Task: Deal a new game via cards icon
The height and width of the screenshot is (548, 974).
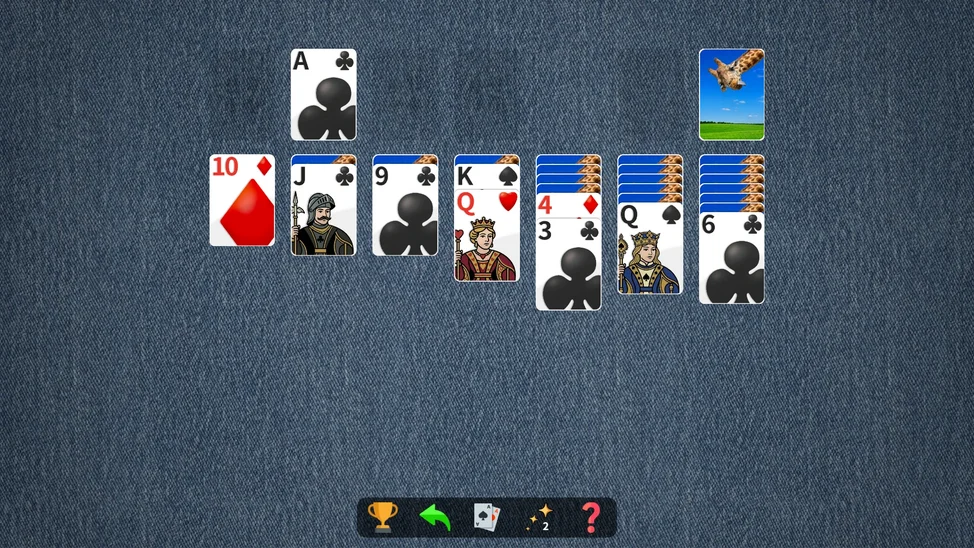Action: tap(486, 517)
